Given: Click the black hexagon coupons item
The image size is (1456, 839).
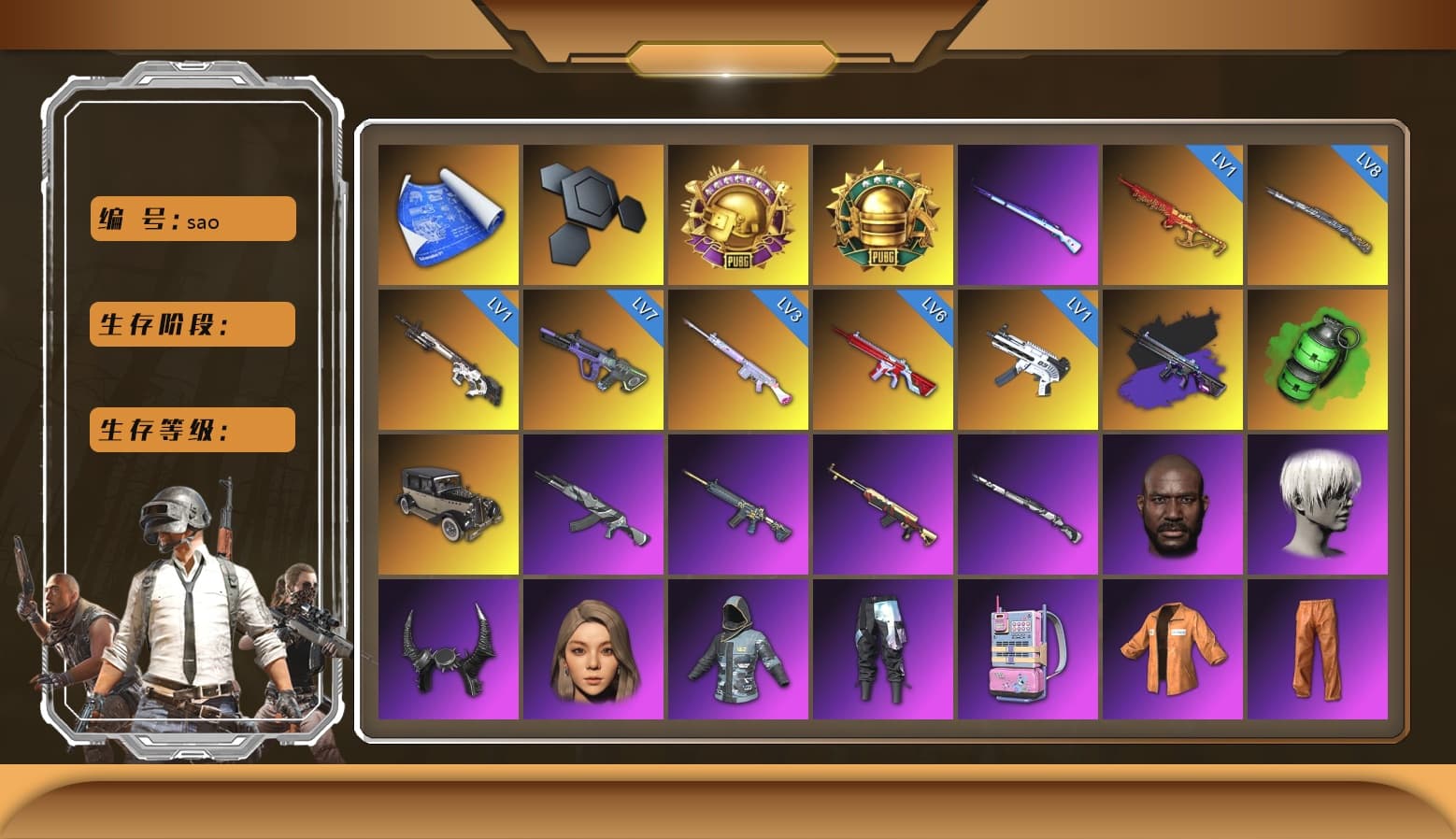Looking at the screenshot, I should point(593,215).
